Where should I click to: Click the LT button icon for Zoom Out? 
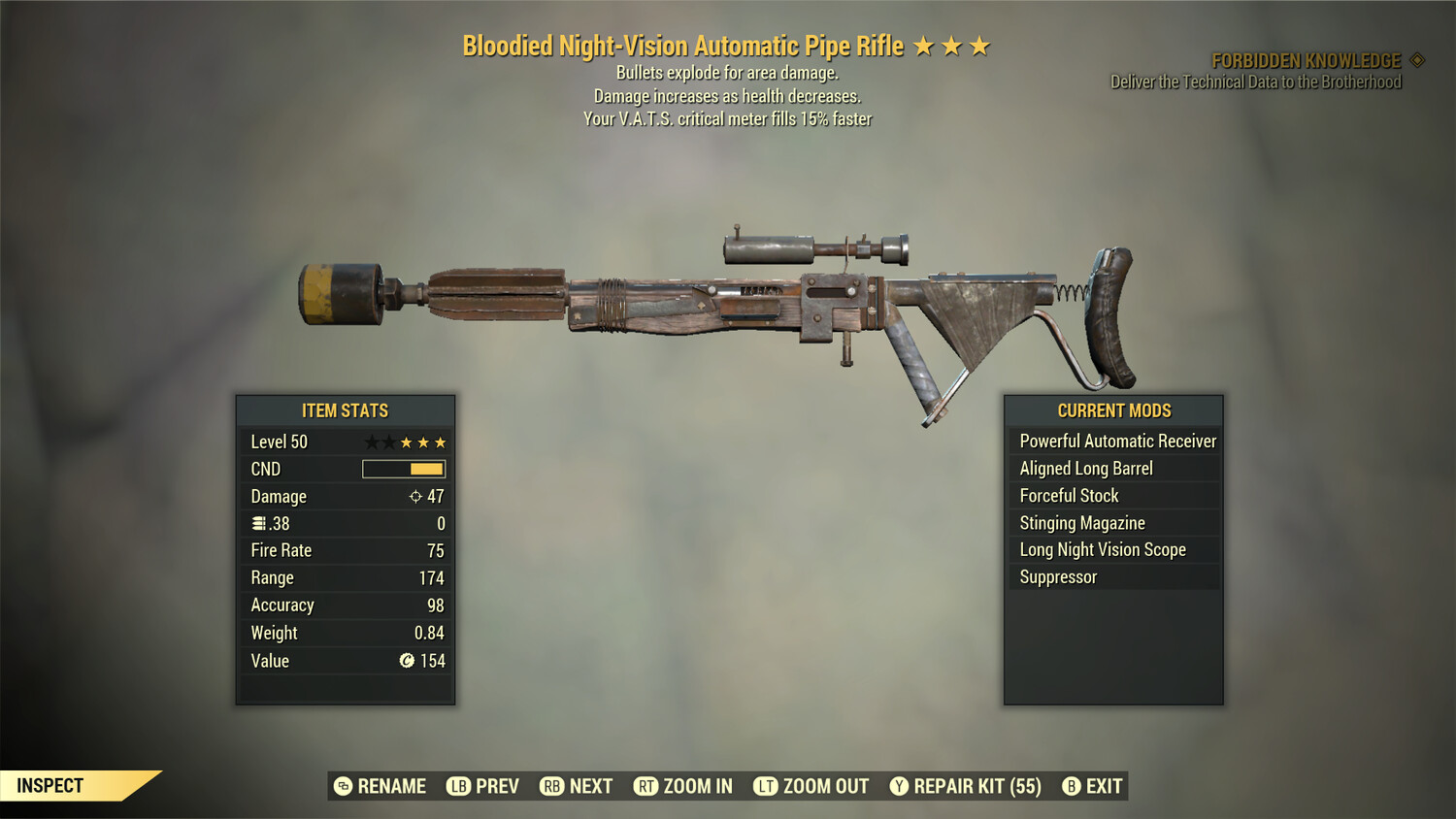(x=765, y=786)
